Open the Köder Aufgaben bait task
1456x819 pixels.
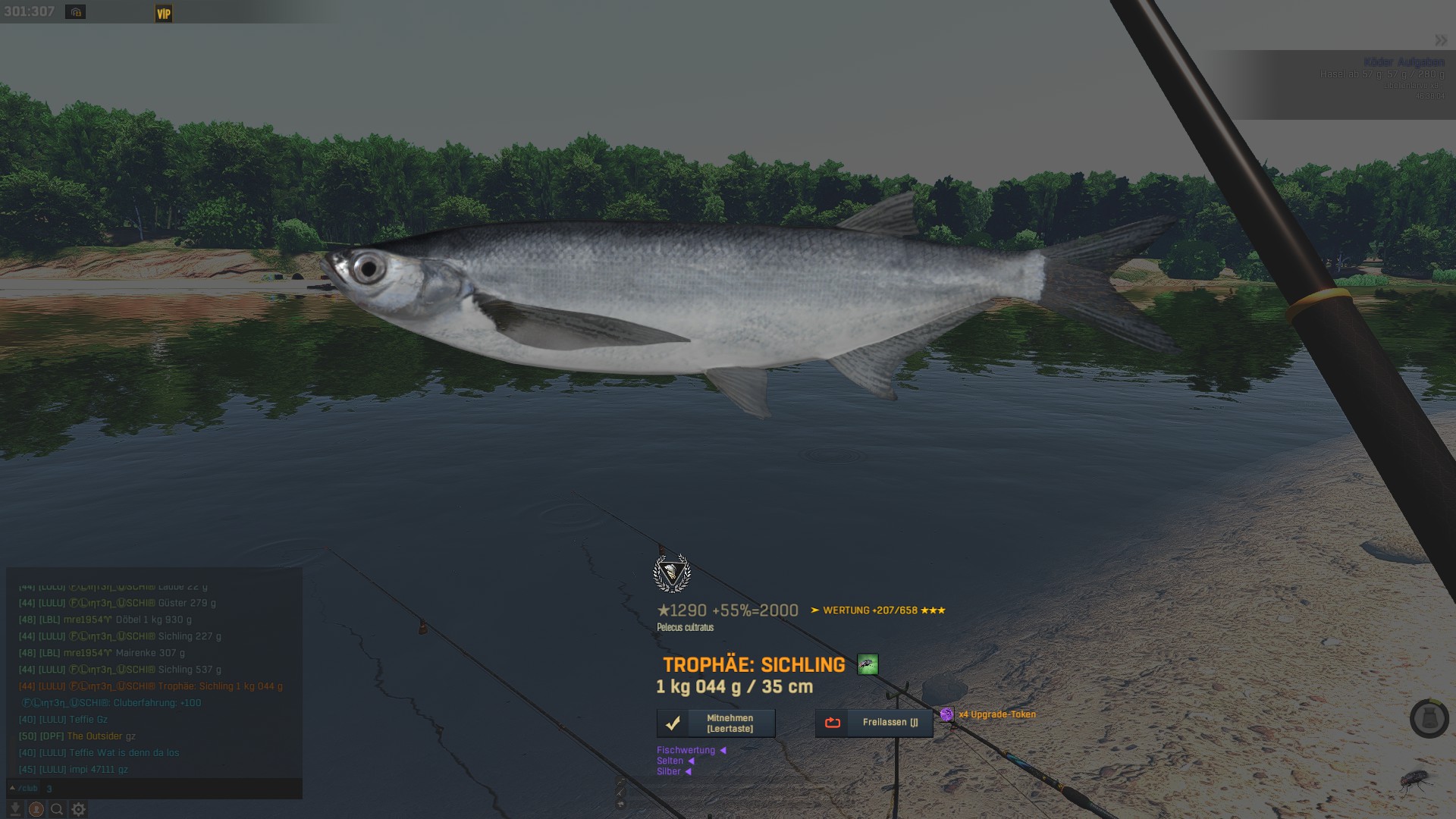pyautogui.click(x=1403, y=62)
